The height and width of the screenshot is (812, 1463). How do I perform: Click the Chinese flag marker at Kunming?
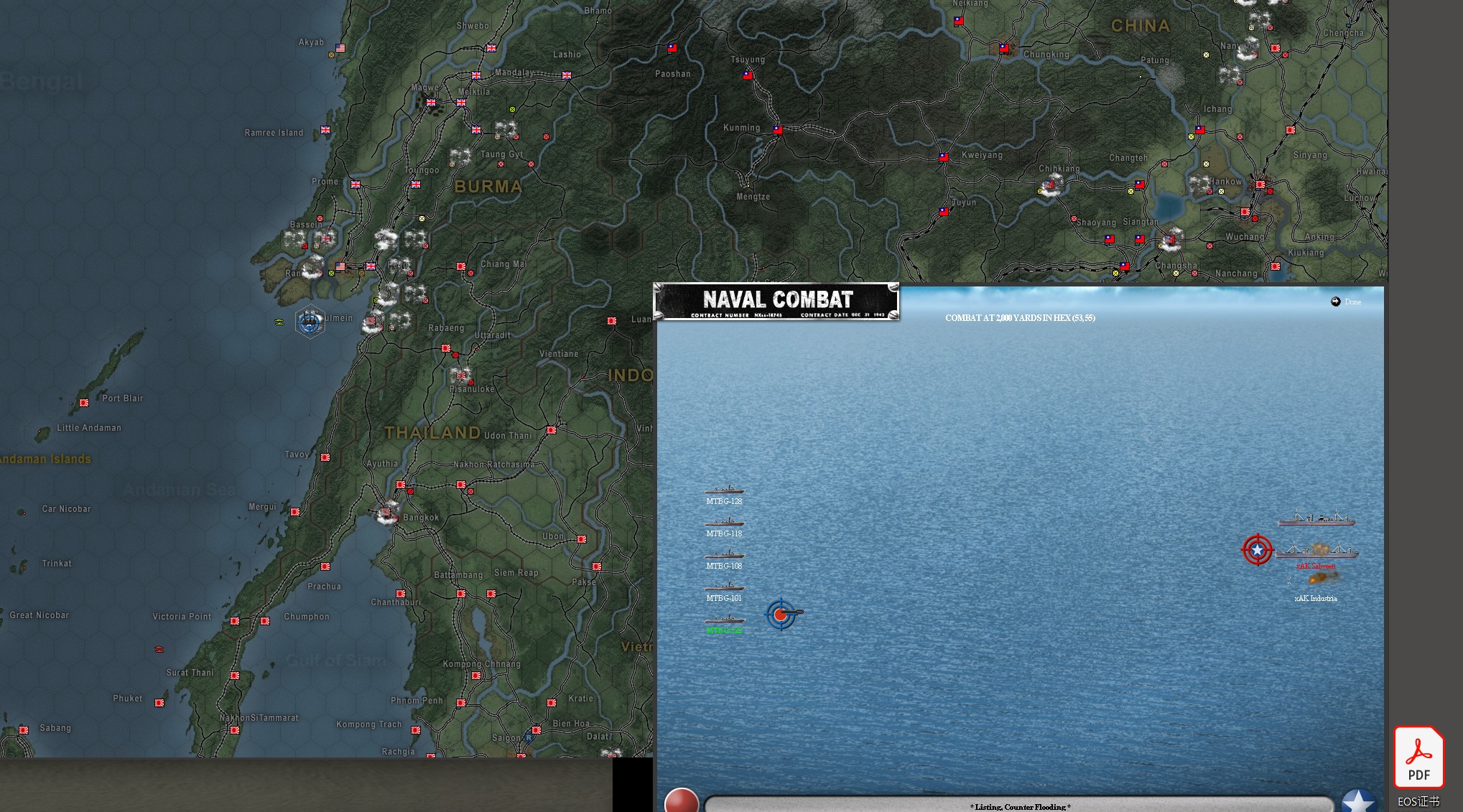tap(777, 131)
